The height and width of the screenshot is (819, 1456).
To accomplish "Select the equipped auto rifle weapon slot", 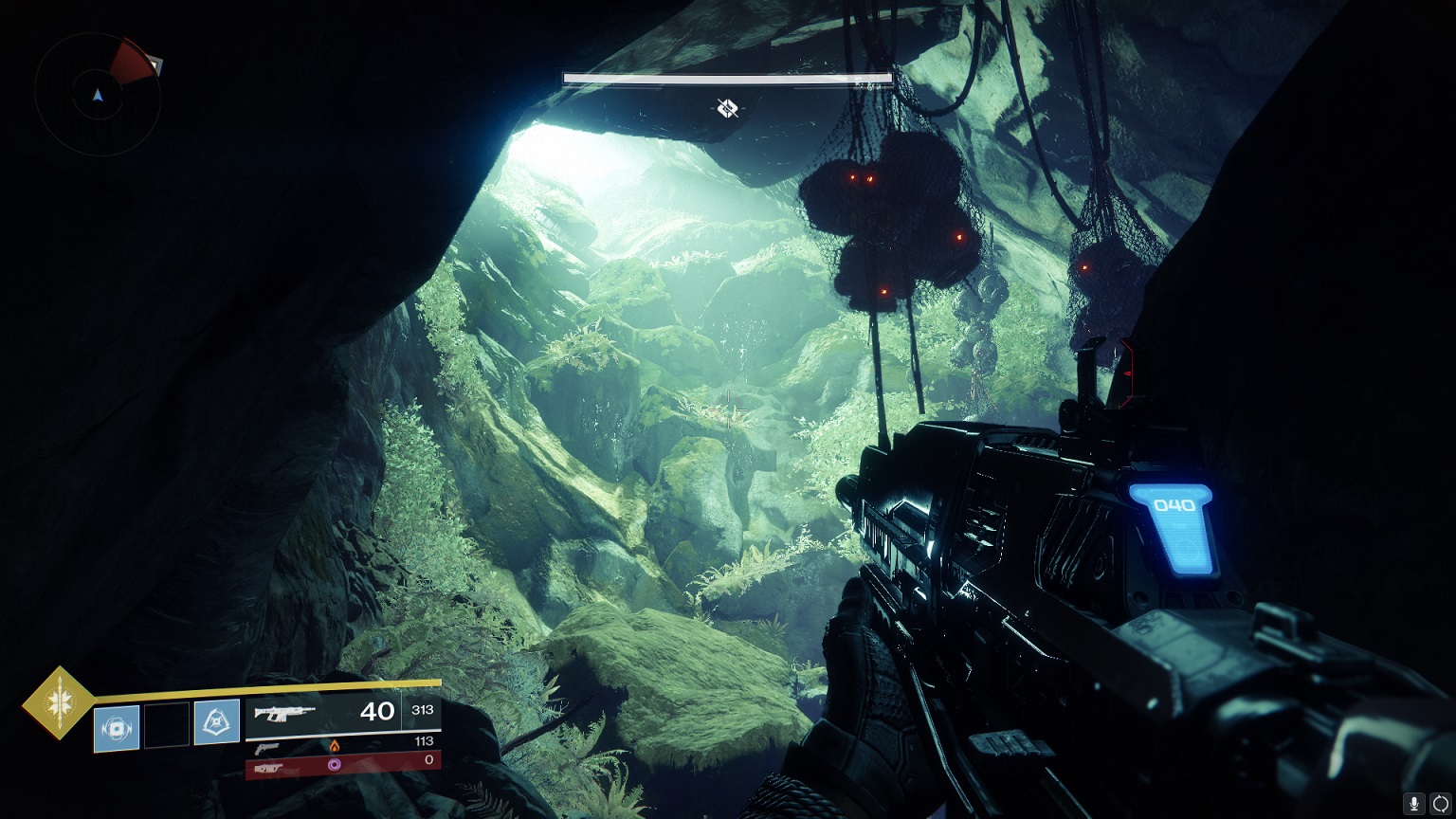I will [x=342, y=711].
